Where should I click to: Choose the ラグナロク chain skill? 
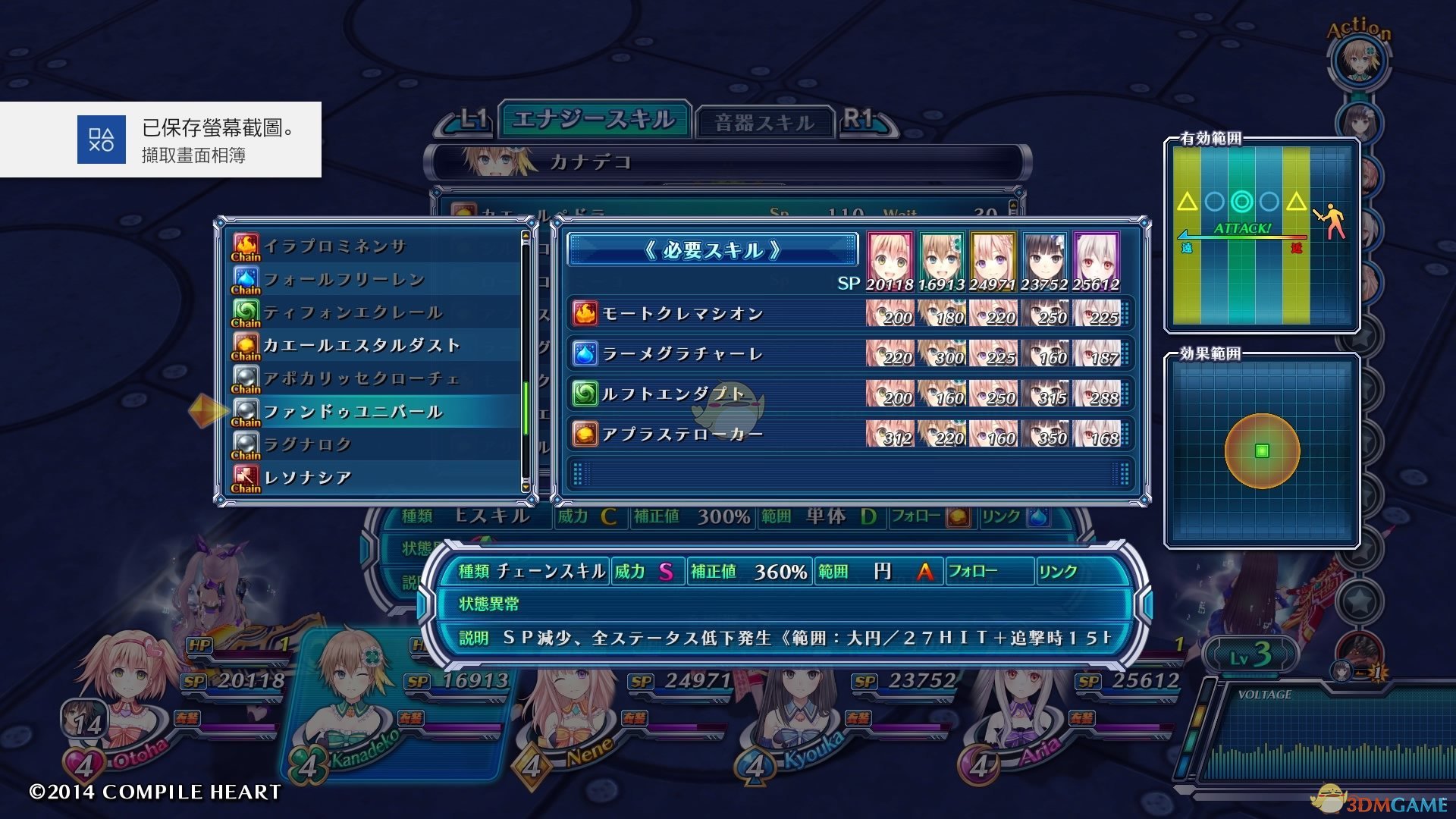(x=308, y=444)
